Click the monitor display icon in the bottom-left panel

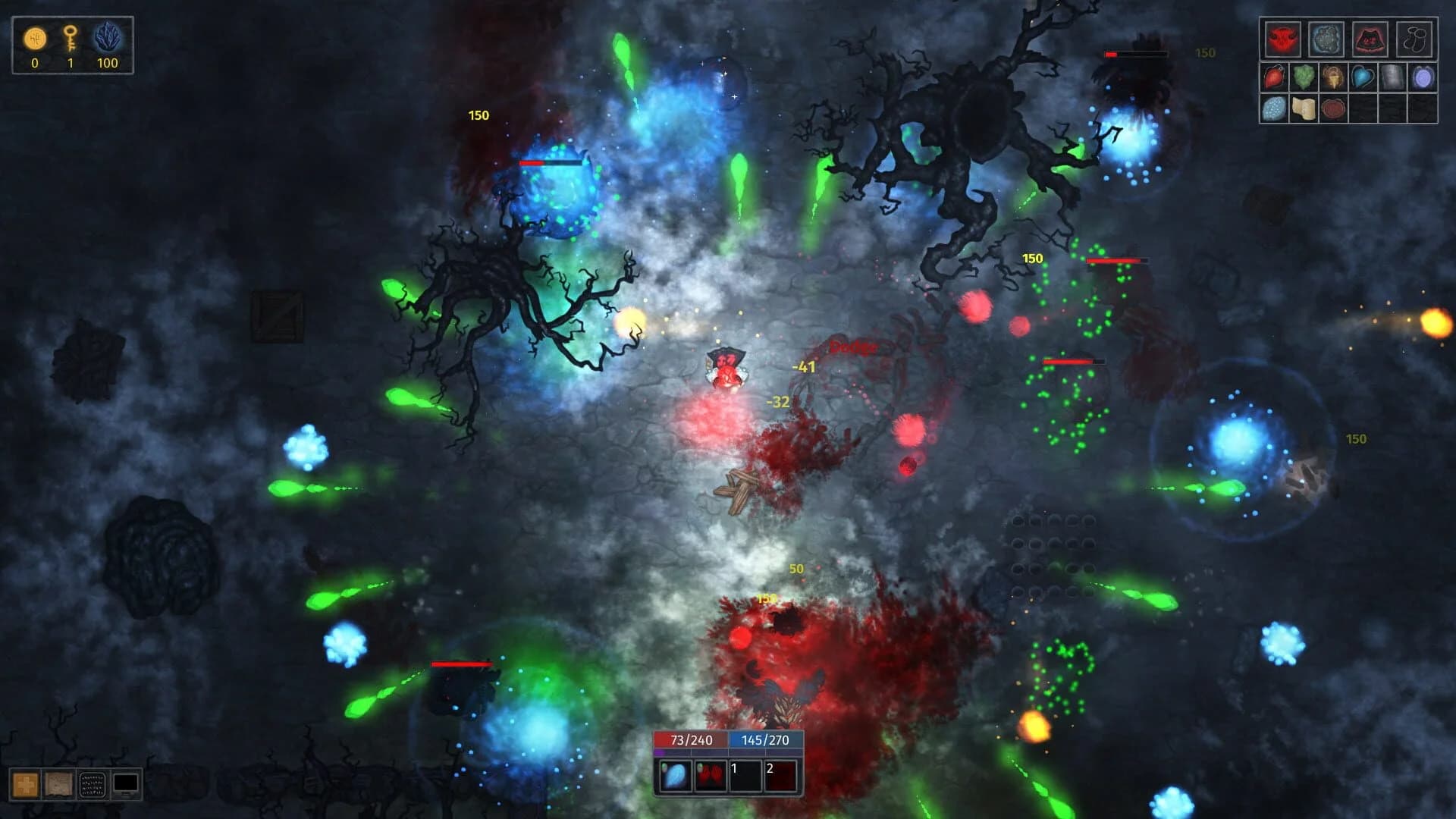pyautogui.click(x=126, y=783)
